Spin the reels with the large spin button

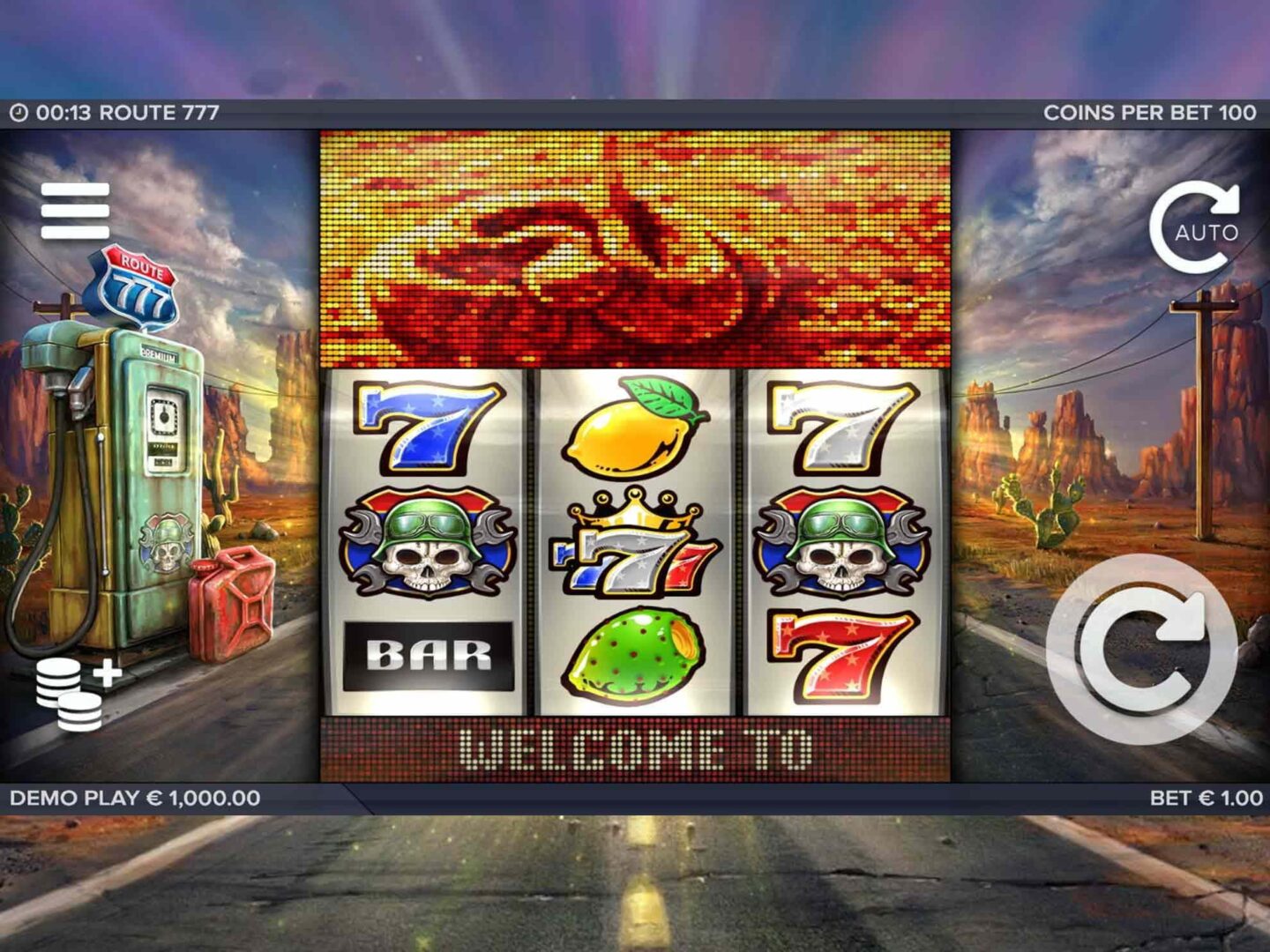pyautogui.click(x=1141, y=649)
